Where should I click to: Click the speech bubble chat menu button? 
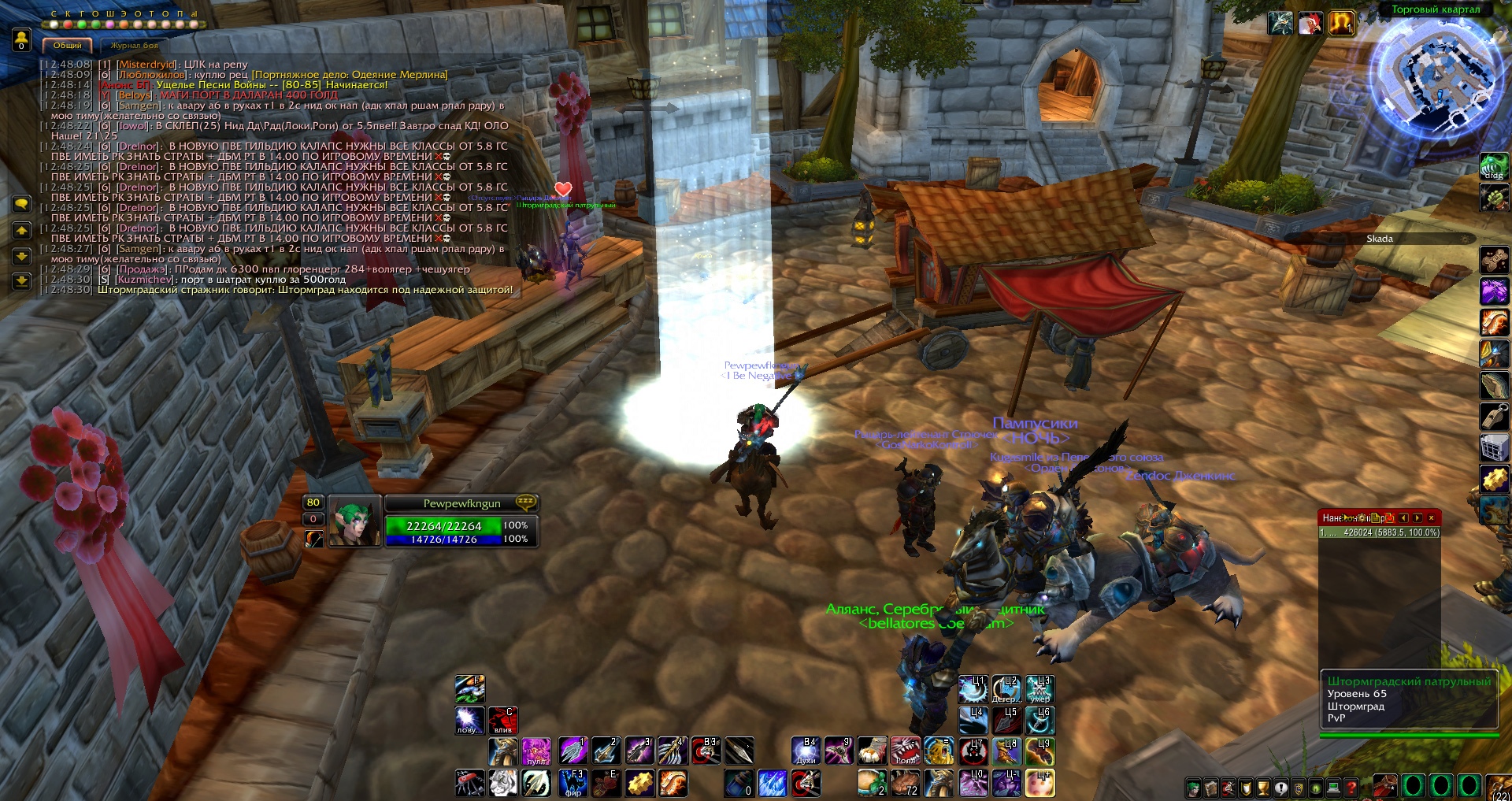pyautogui.click(x=21, y=204)
